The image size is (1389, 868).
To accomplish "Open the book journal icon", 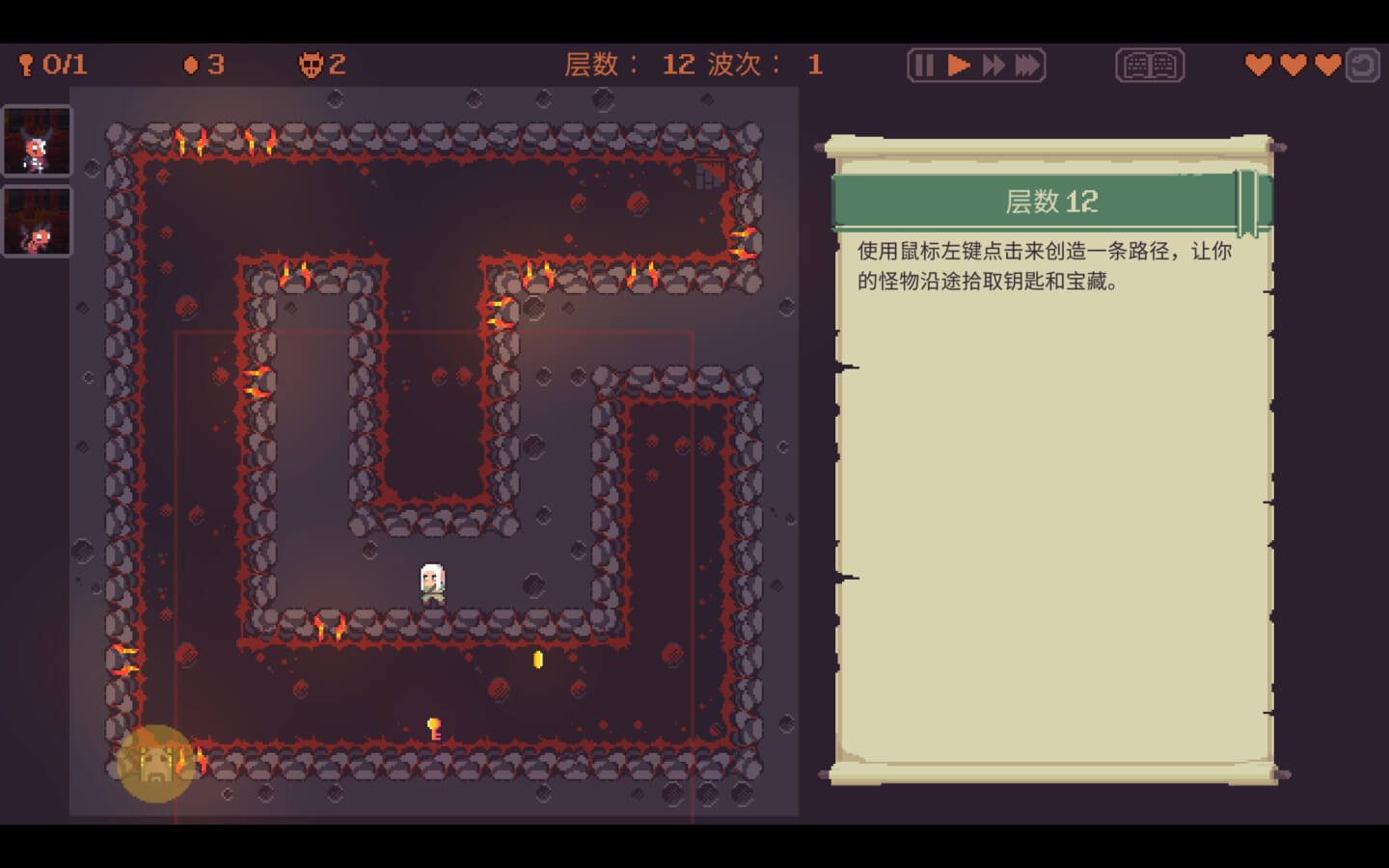I will [1150, 66].
